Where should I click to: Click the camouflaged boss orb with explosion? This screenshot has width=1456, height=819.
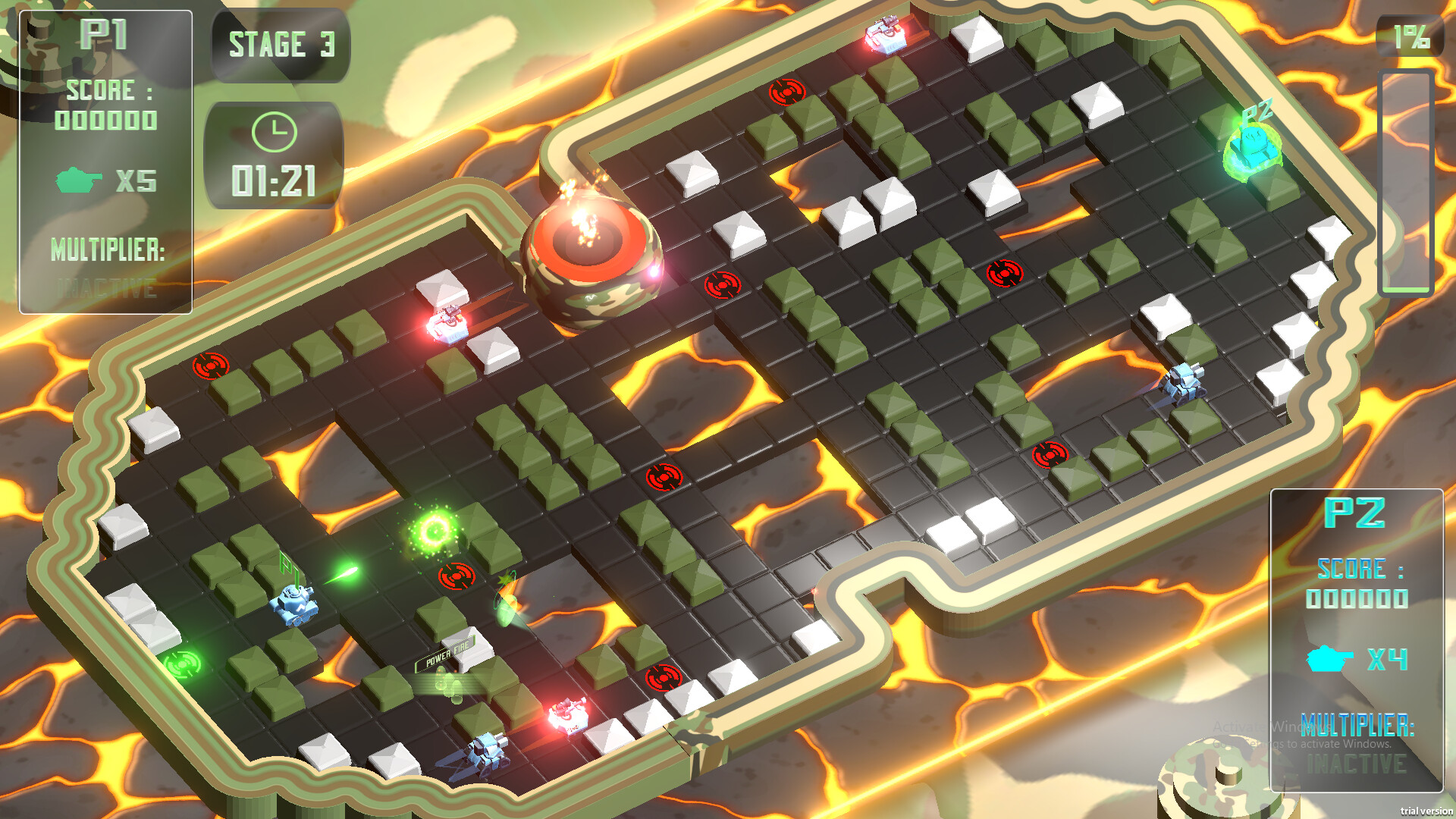590,258
